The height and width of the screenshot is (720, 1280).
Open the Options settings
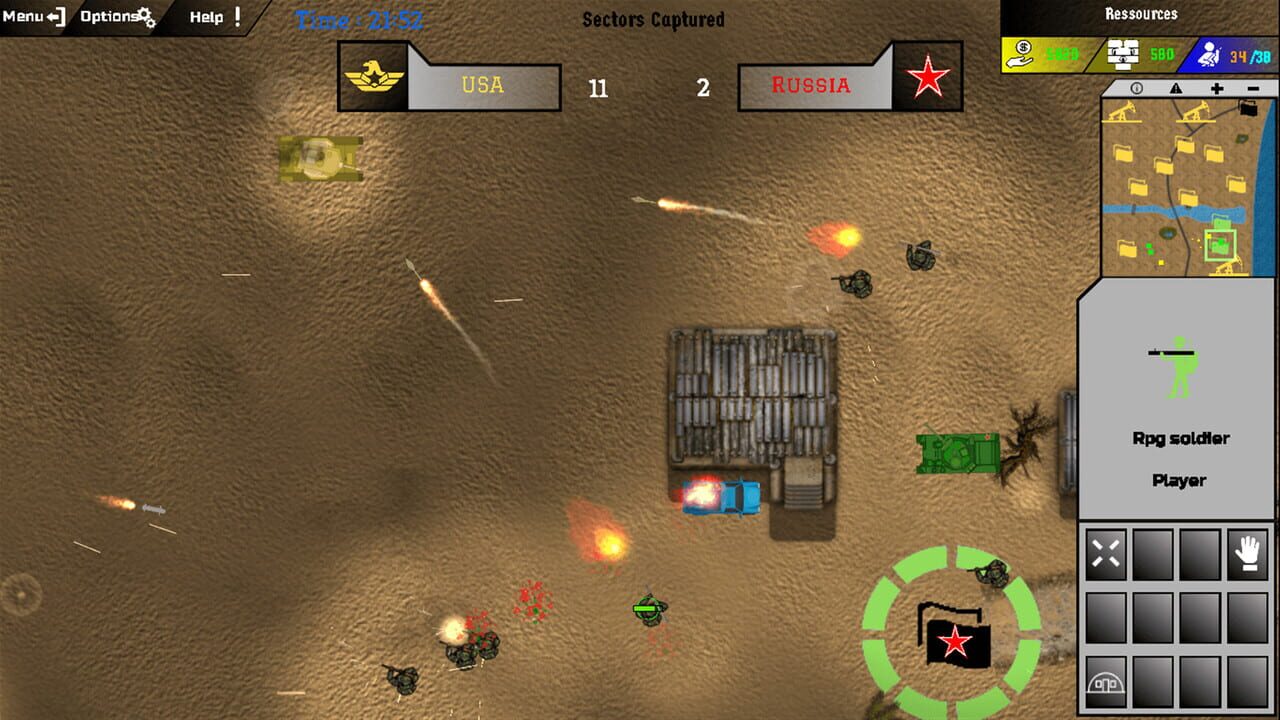(x=110, y=15)
